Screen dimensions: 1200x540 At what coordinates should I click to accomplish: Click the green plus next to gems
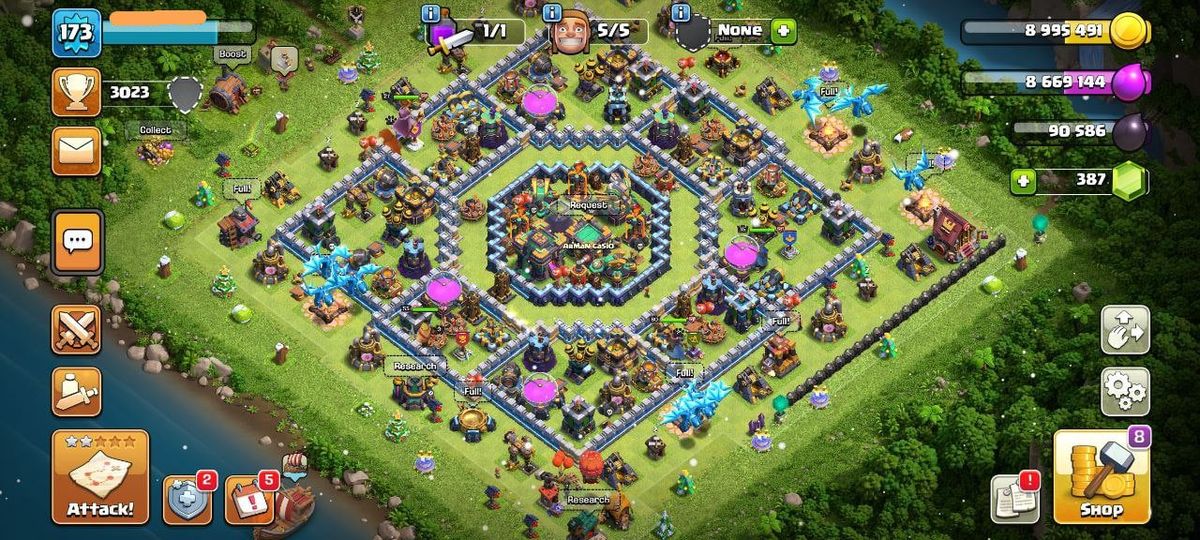[x=1022, y=181]
